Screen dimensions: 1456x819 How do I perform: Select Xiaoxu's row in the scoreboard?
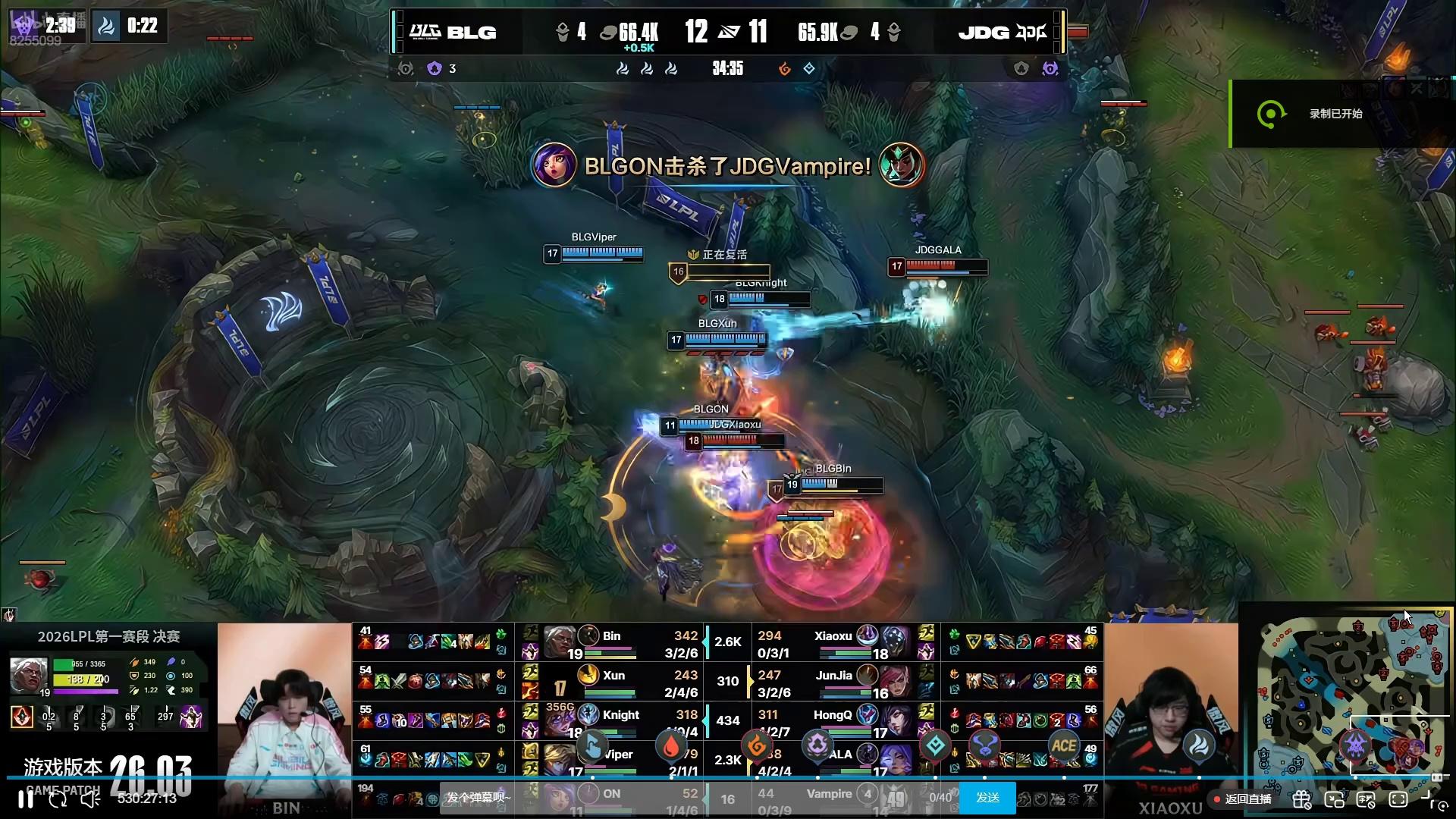pyautogui.click(x=834, y=643)
